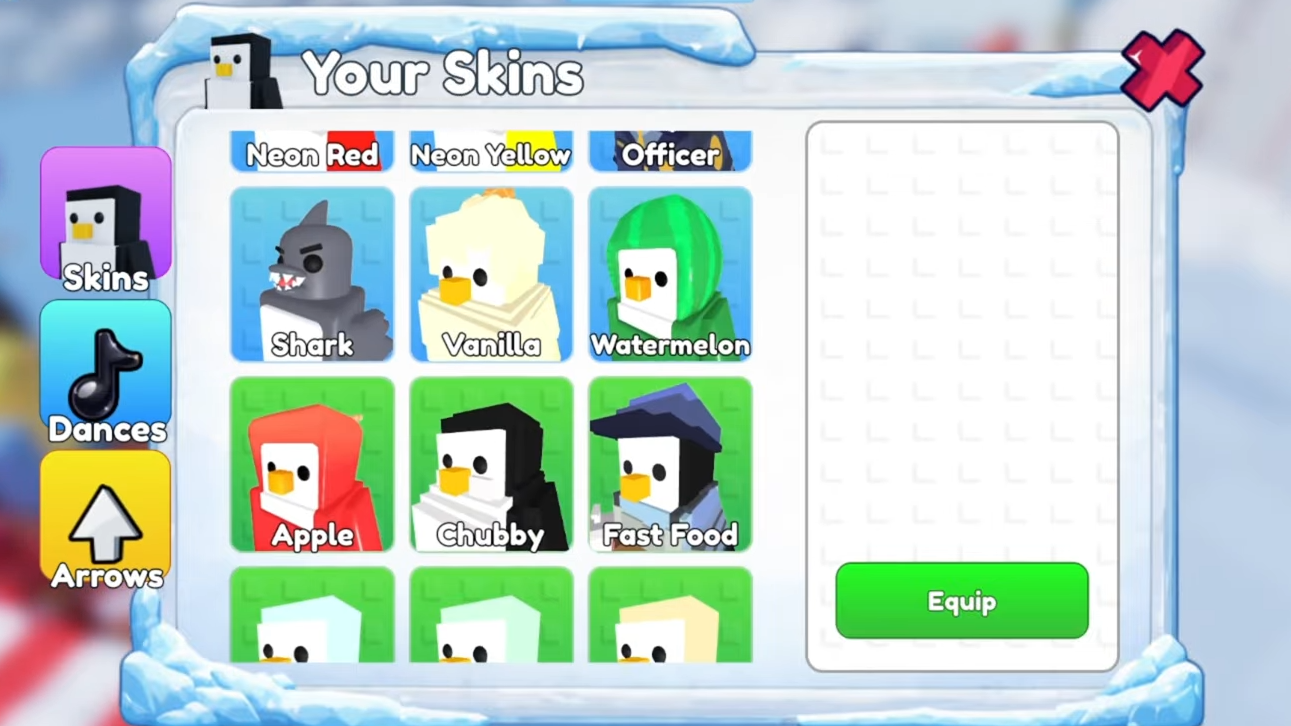Screen dimensions: 1291x726
Task: Choose the Chubby penguin skin
Action: click(491, 464)
